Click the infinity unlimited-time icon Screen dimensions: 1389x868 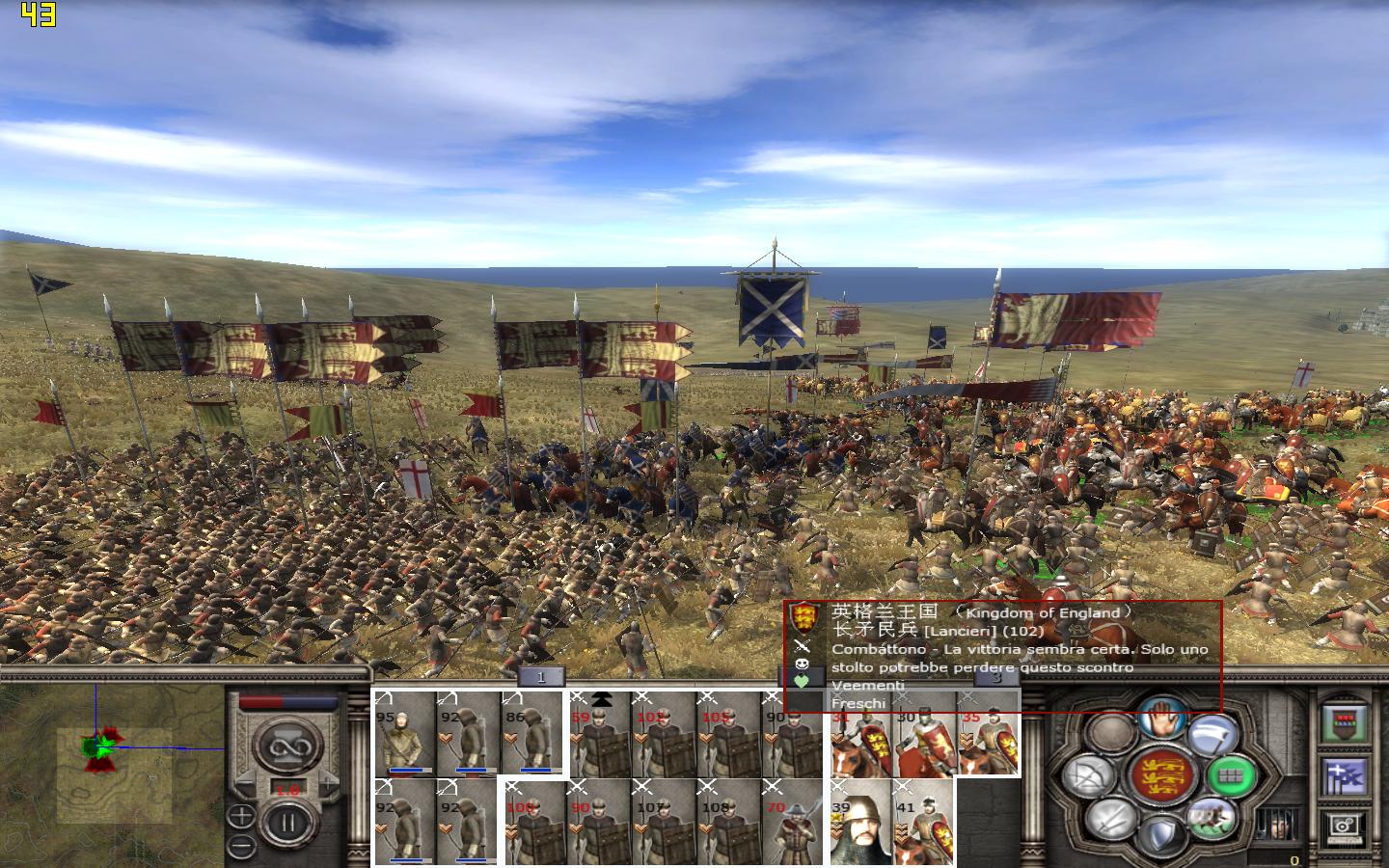[288, 746]
